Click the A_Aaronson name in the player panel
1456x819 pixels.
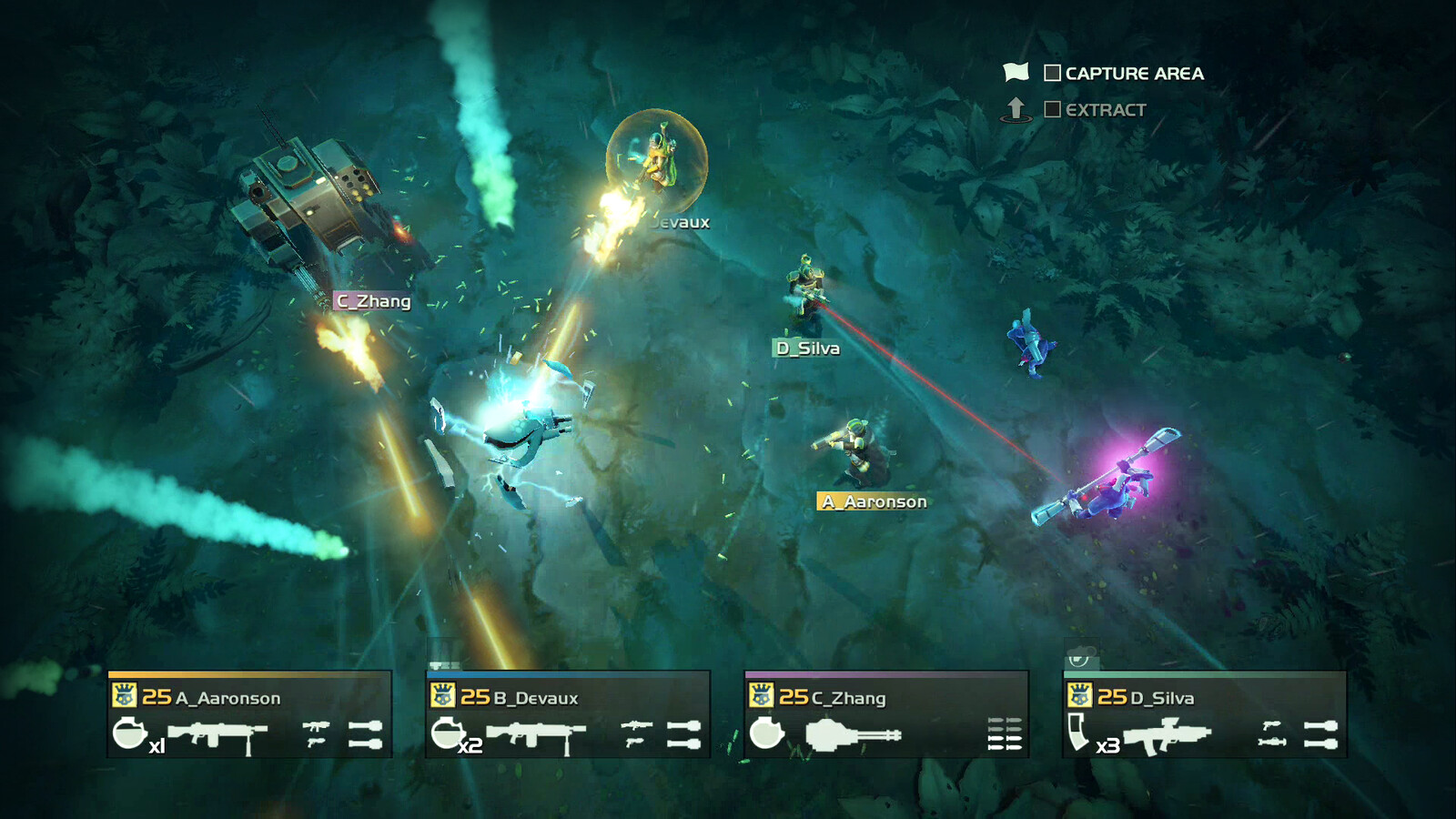tap(227, 698)
